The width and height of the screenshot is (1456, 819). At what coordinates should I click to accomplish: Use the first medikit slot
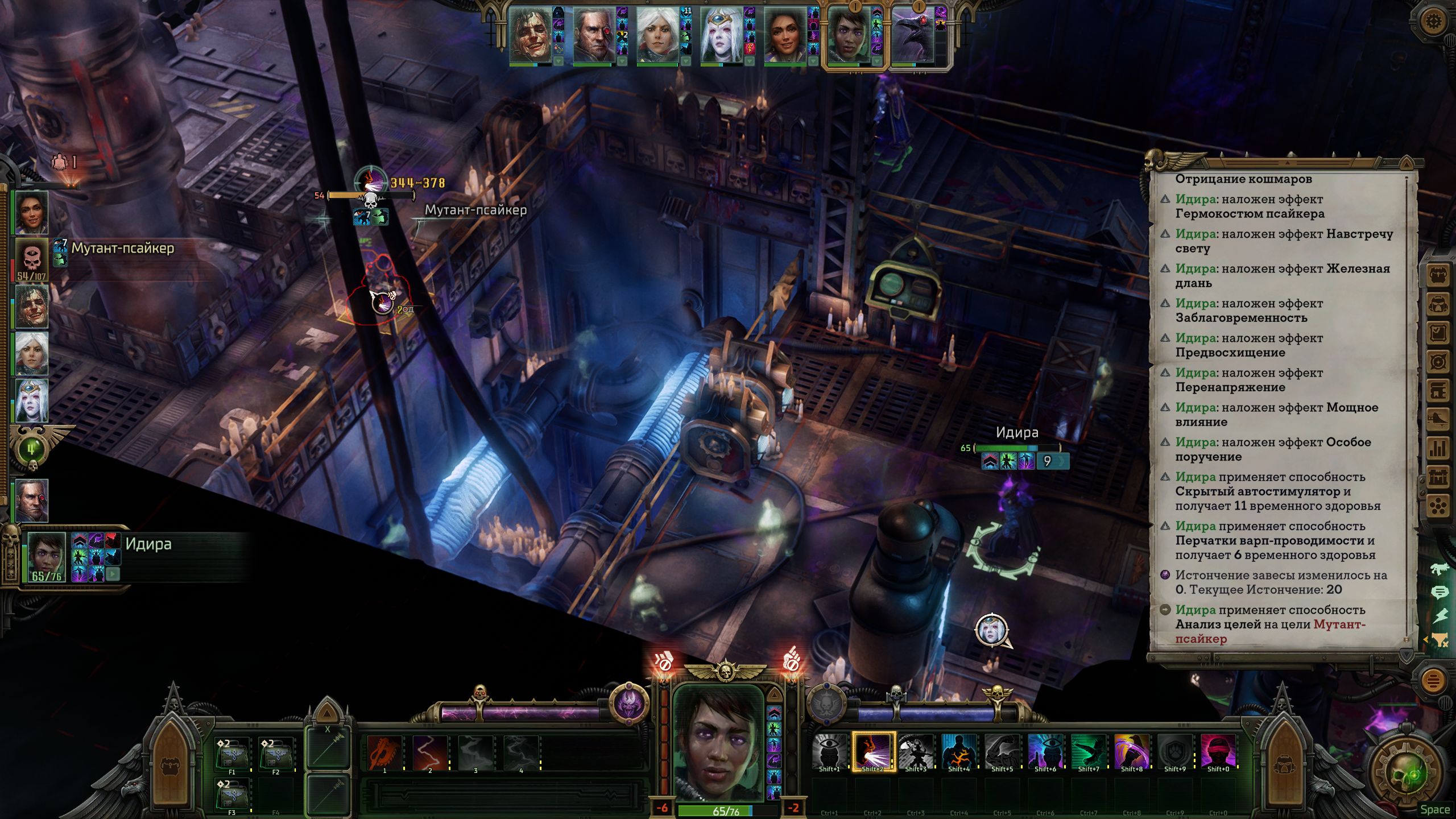pyautogui.click(x=232, y=754)
